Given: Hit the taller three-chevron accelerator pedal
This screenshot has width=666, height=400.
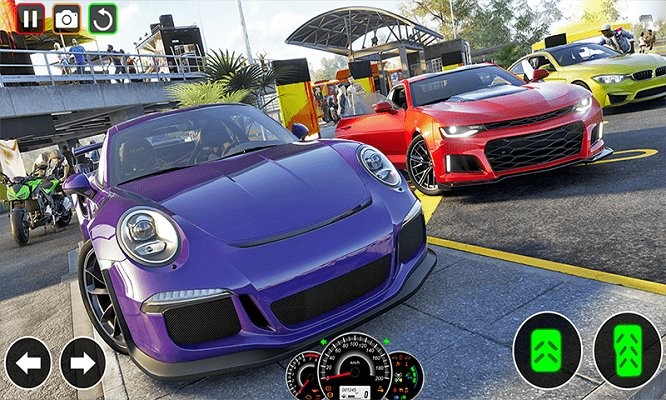Looking at the screenshot, I should 627,351.
